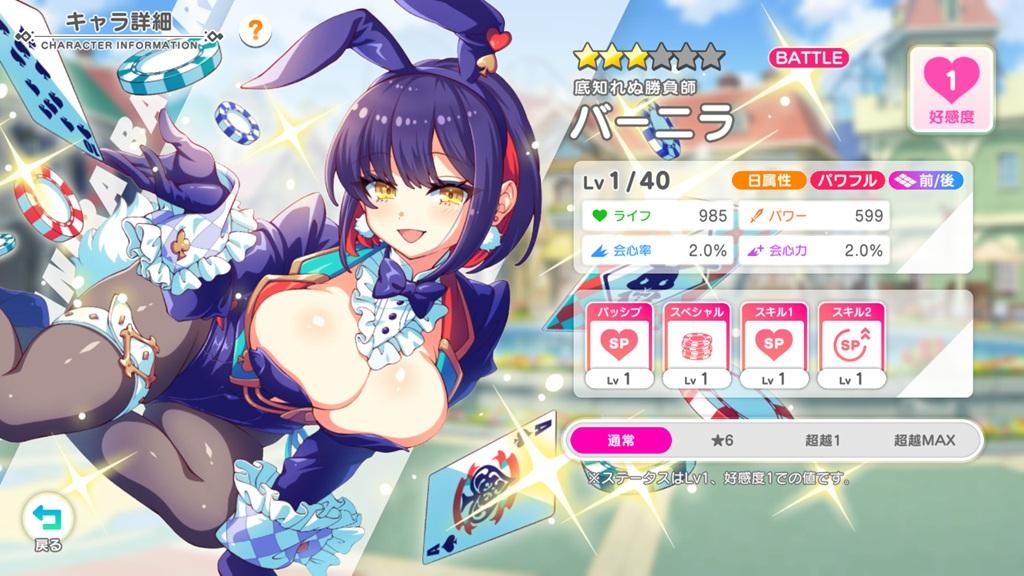Open the スキル1 skill details
This screenshot has width=1024, height=576.
click(x=770, y=345)
